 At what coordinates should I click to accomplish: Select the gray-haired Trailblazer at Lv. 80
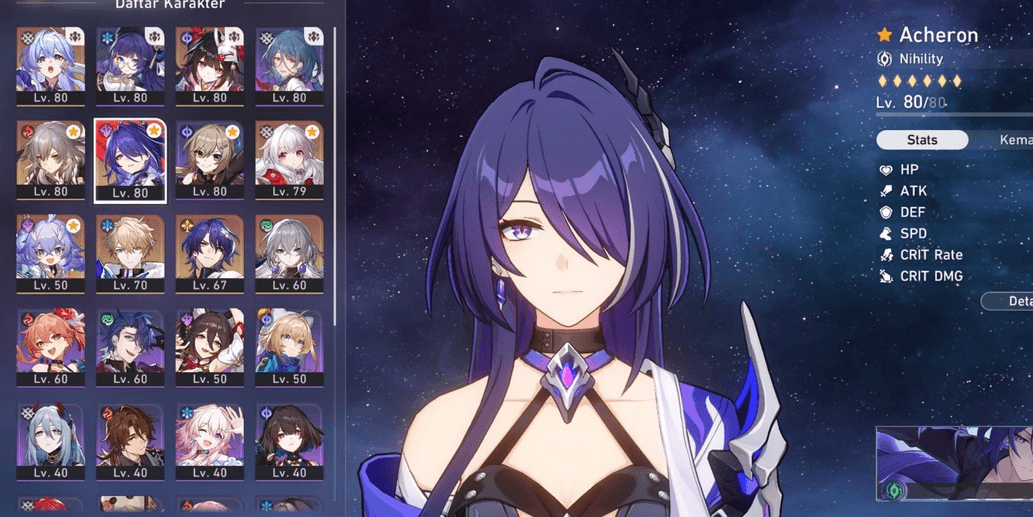click(51, 159)
